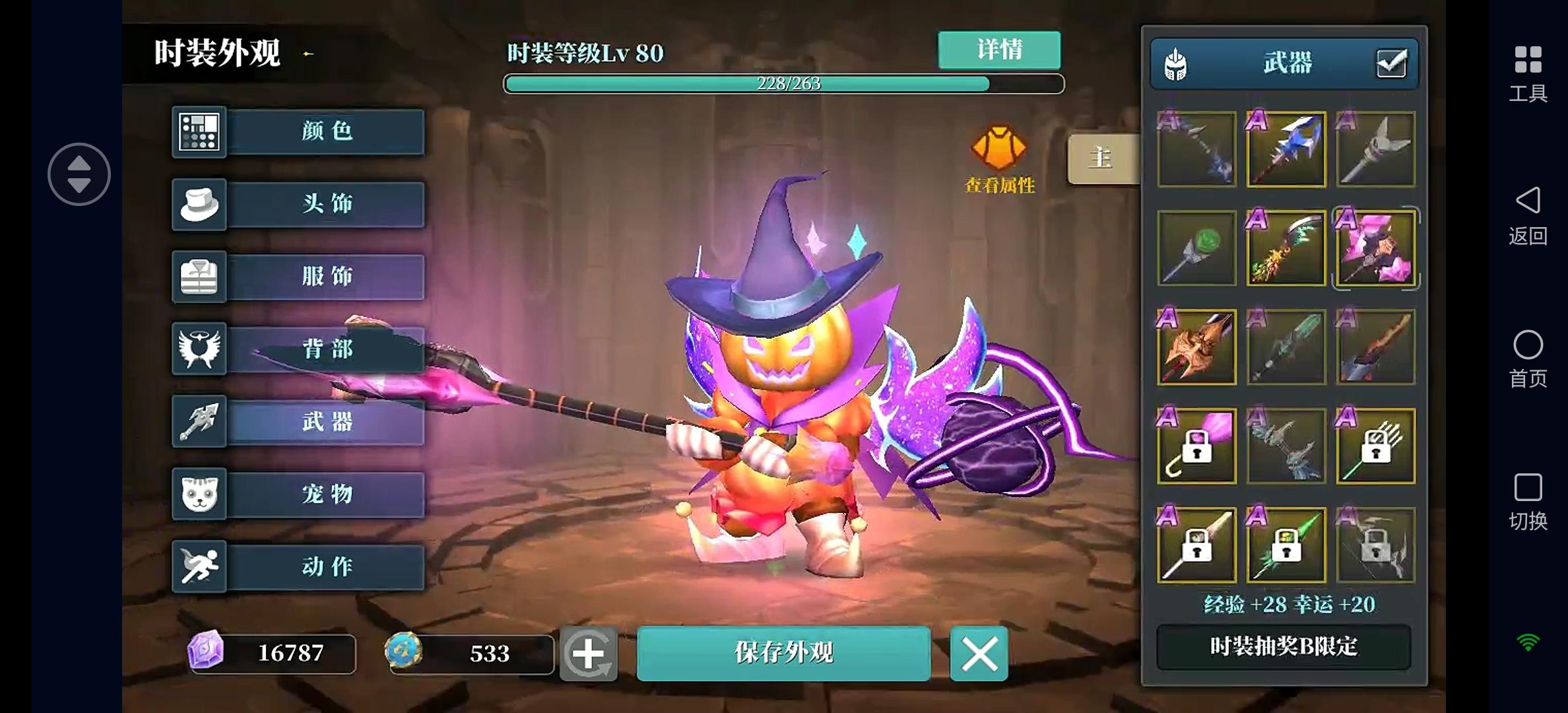The width and height of the screenshot is (1568, 713).
Task: Select the vest icon beside 服饰
Action: [199, 277]
